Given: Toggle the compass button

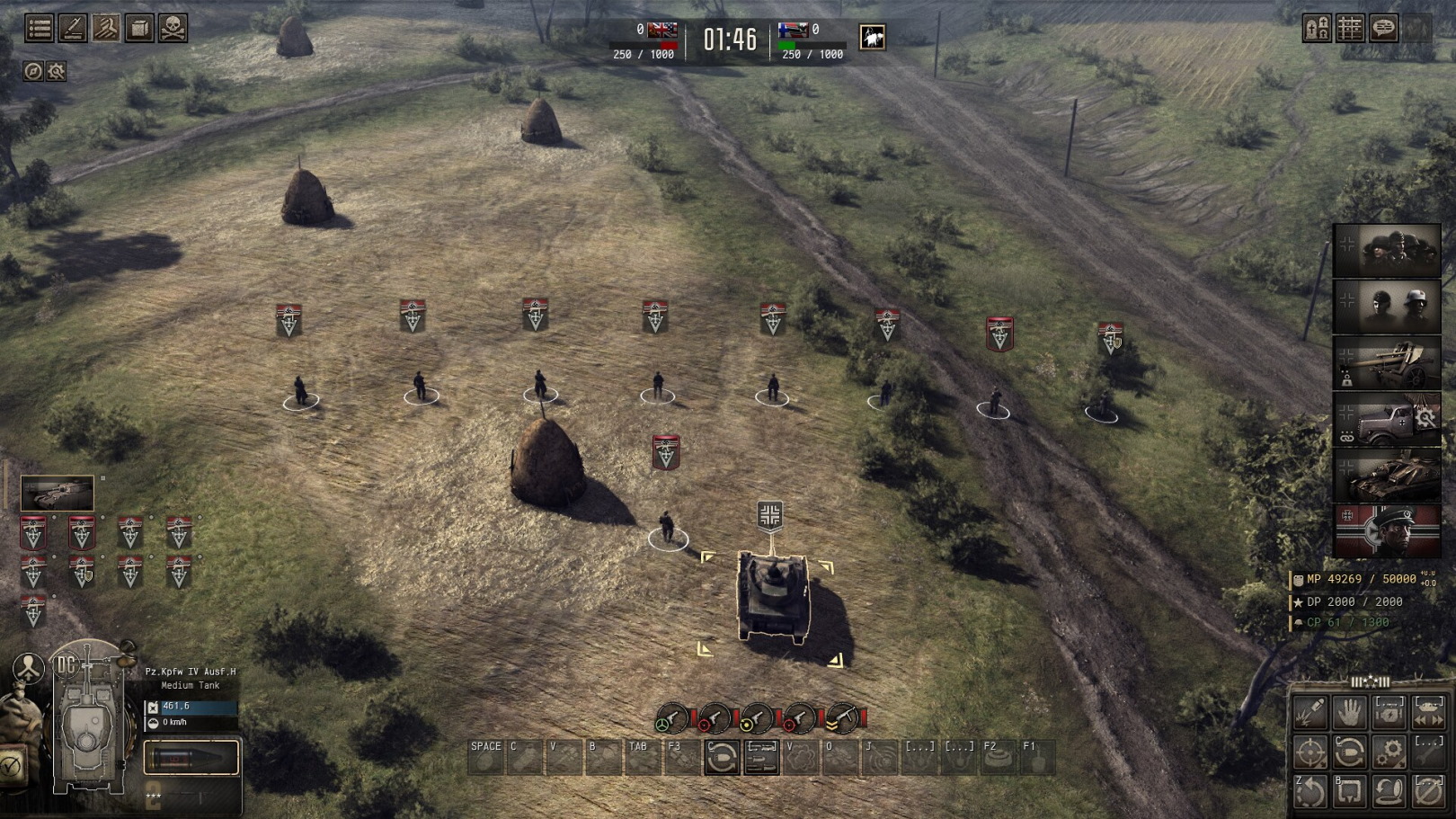Looking at the screenshot, I should tap(33, 71).
